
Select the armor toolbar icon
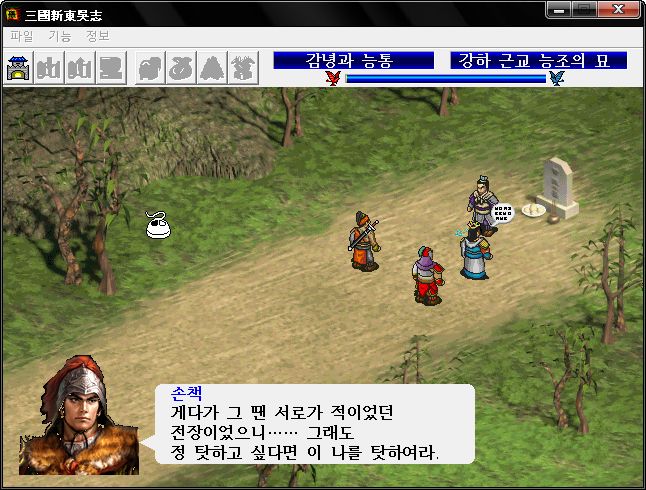tap(149, 68)
